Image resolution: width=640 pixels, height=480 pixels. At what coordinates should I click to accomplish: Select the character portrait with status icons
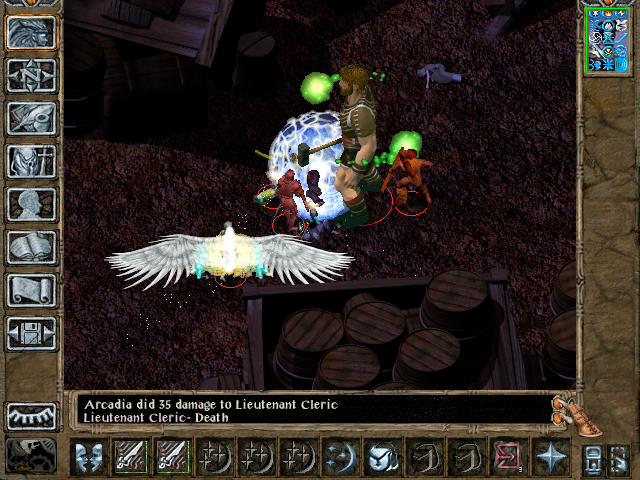607,40
